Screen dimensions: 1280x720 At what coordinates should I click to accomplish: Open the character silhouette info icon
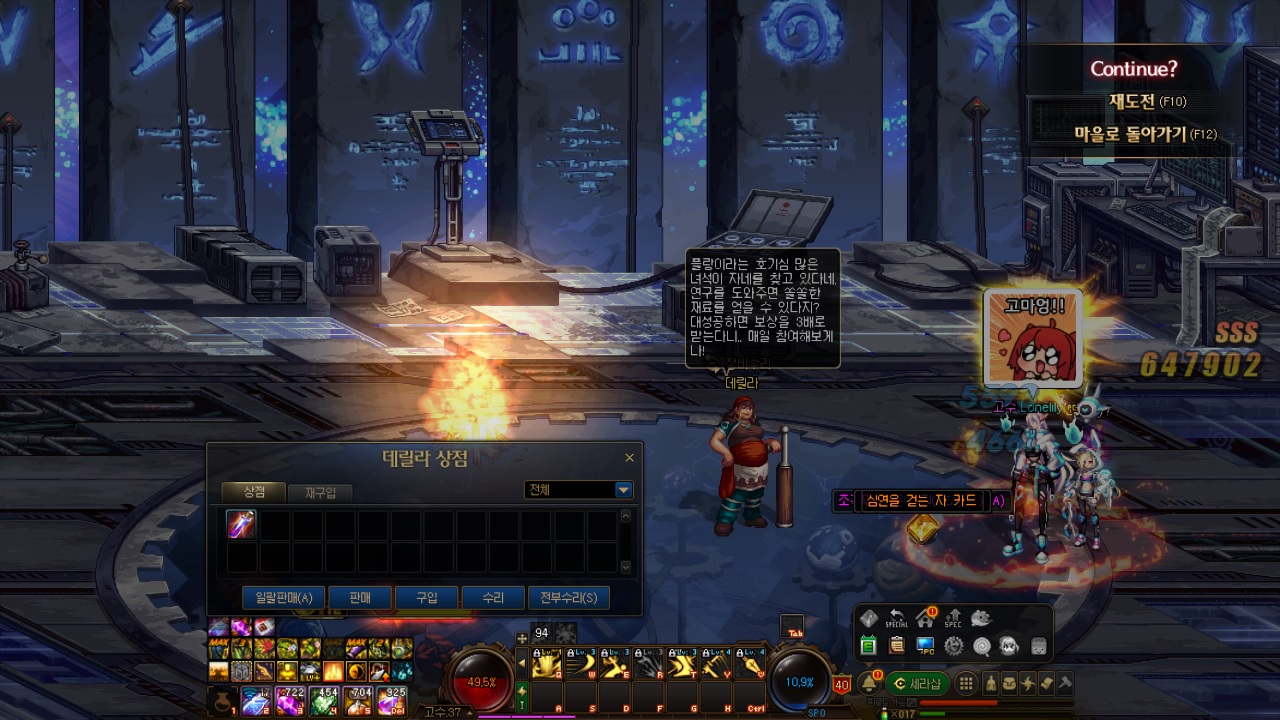(x=992, y=684)
